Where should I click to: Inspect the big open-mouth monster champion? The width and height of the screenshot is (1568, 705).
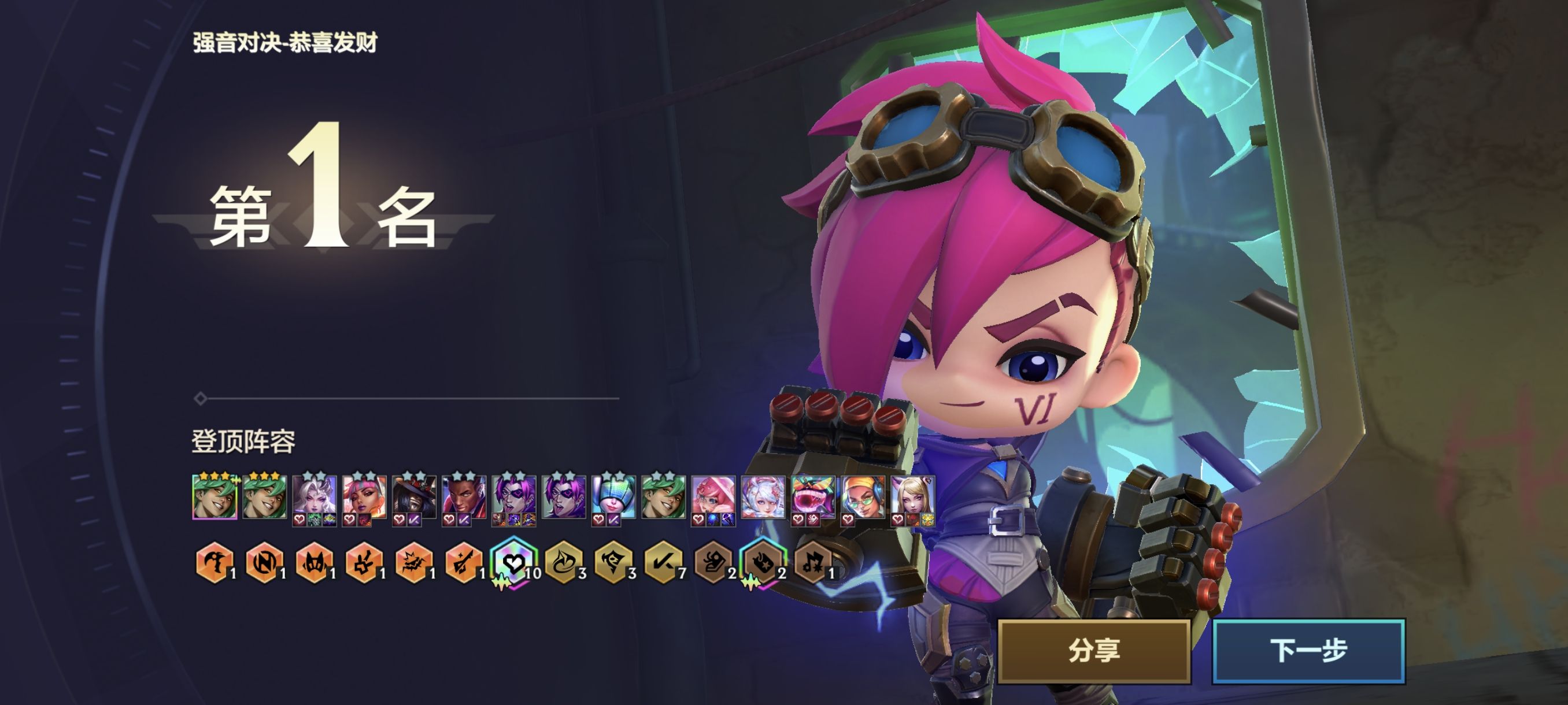[x=813, y=496]
